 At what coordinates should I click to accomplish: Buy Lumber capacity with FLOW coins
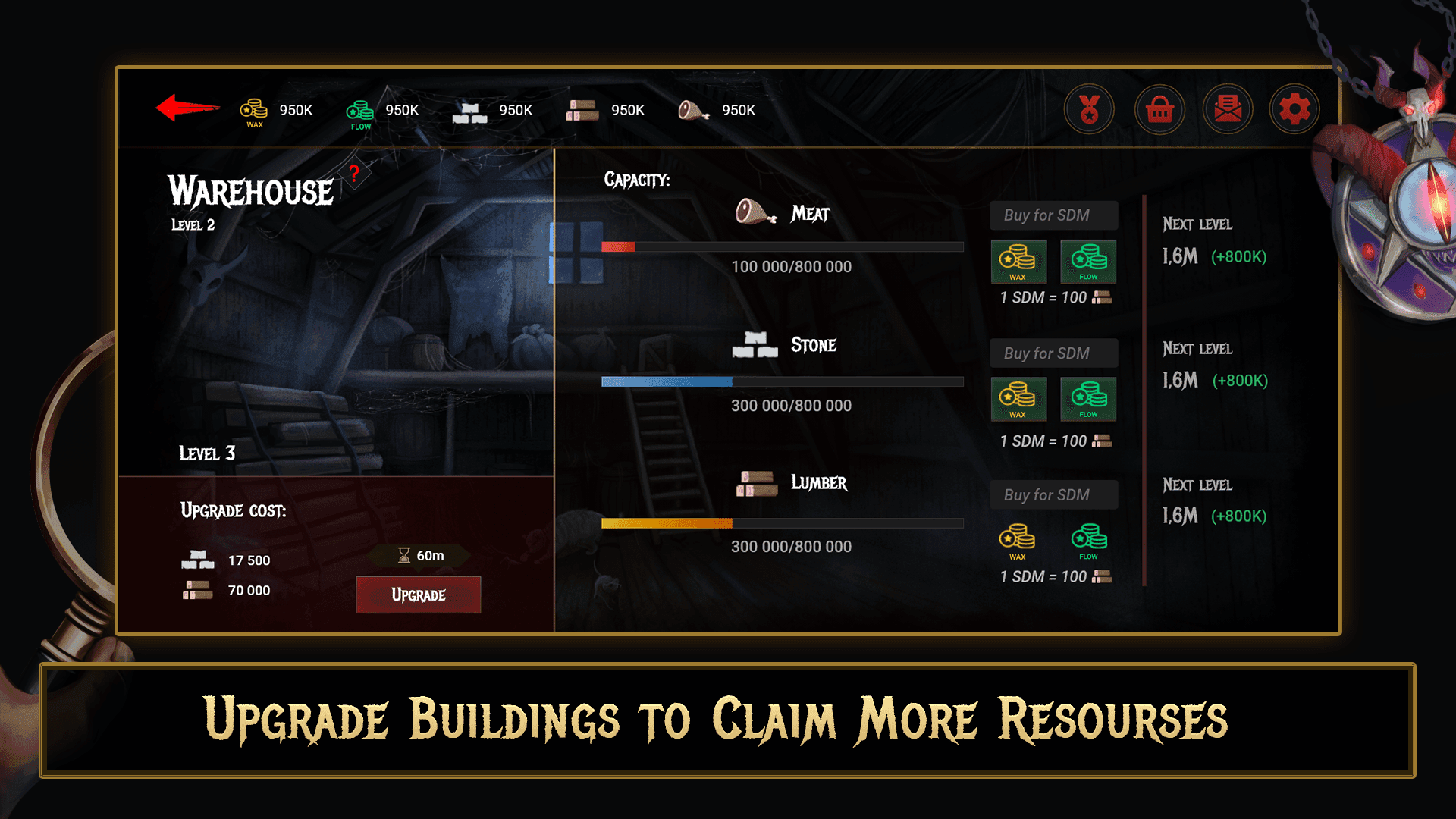coord(1087,540)
